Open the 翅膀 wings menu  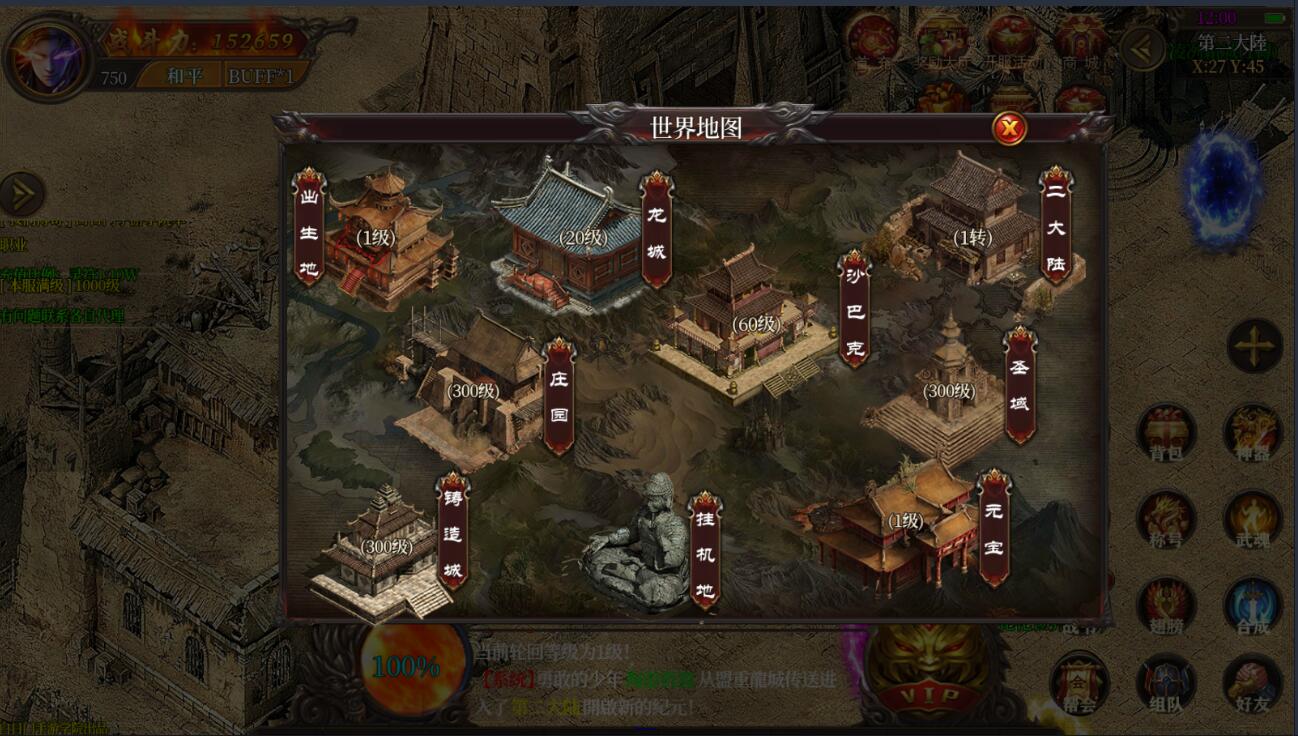1166,606
